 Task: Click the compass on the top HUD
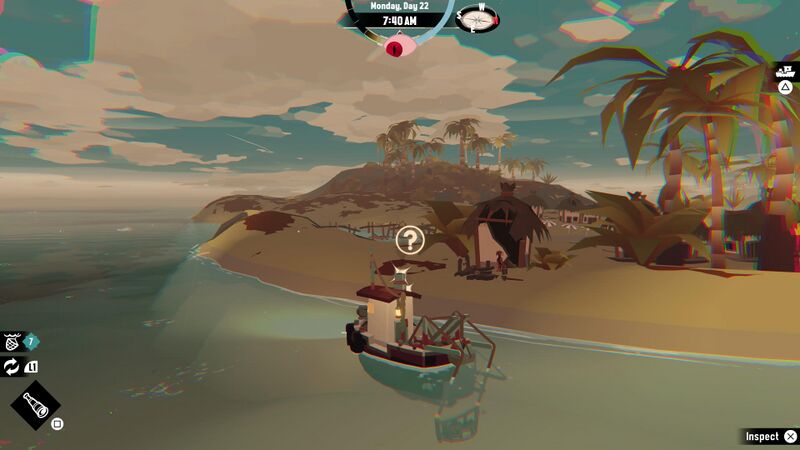click(x=478, y=18)
